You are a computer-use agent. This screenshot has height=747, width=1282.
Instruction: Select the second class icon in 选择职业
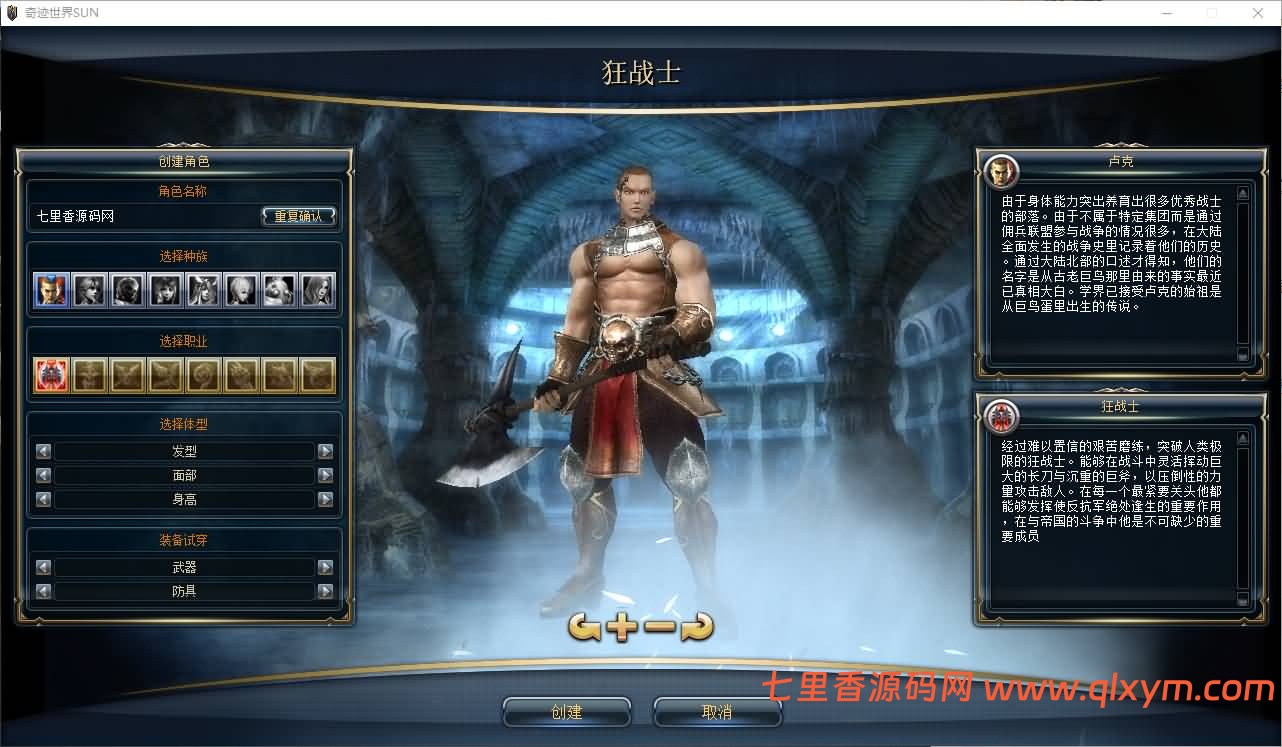point(89,373)
